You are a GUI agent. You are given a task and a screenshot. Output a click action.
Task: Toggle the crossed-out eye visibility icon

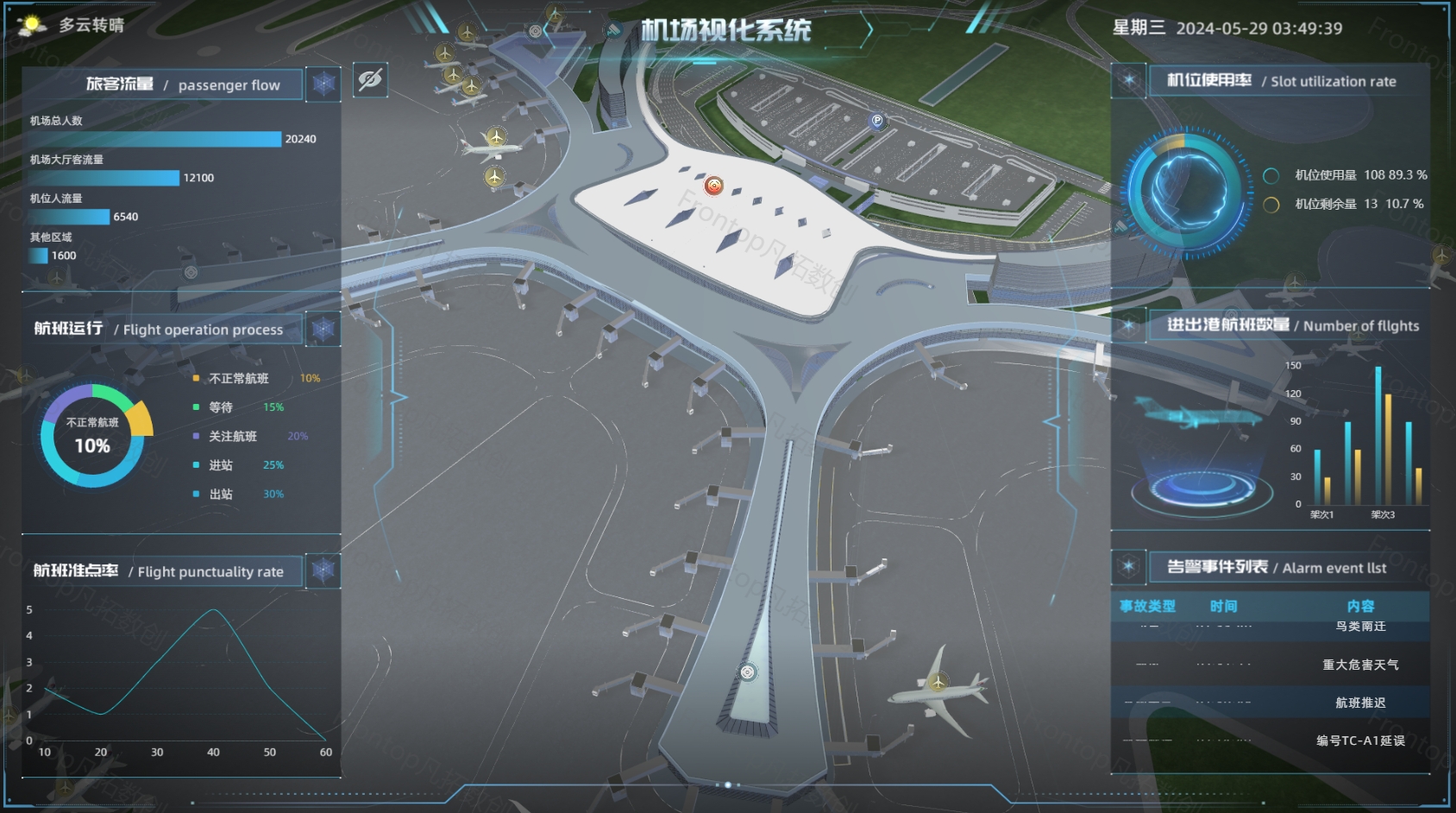(x=370, y=80)
